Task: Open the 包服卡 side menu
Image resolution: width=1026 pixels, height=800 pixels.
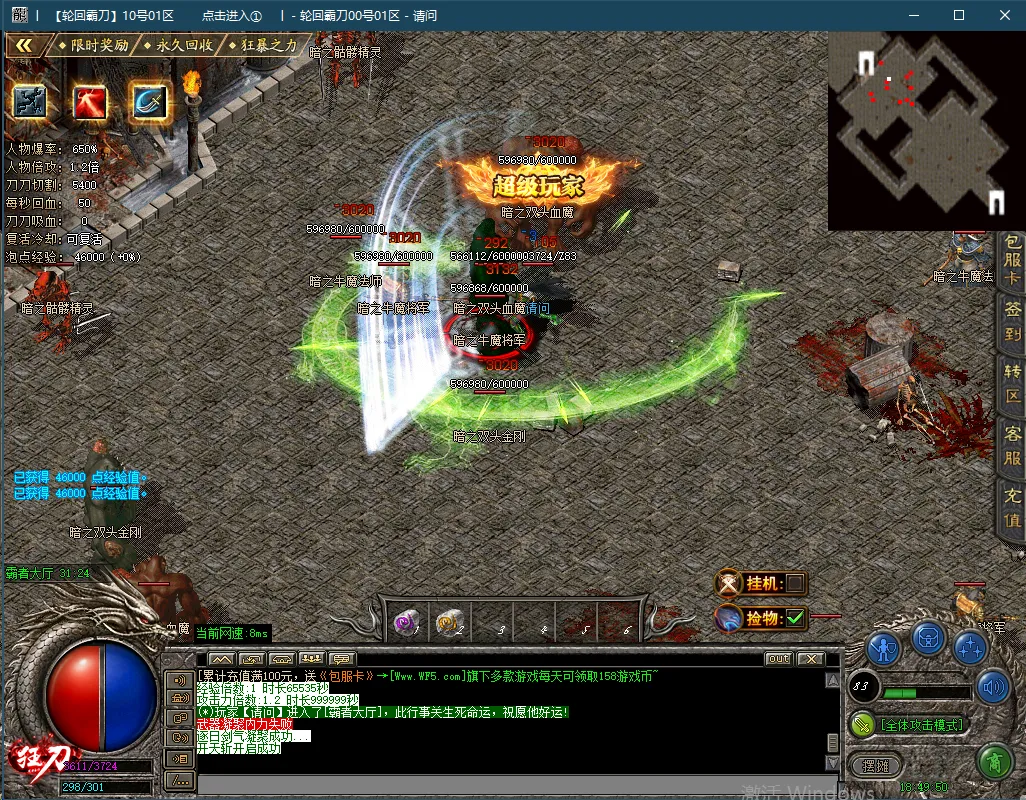Action: point(1012,260)
